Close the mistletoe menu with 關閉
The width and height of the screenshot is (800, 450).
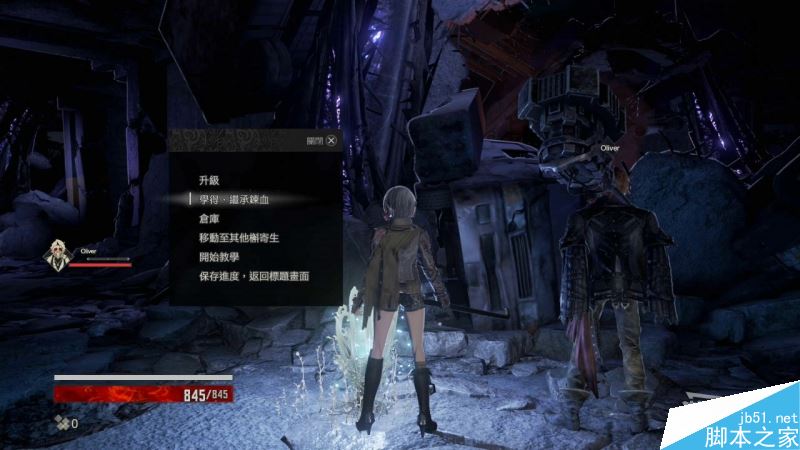coord(331,141)
